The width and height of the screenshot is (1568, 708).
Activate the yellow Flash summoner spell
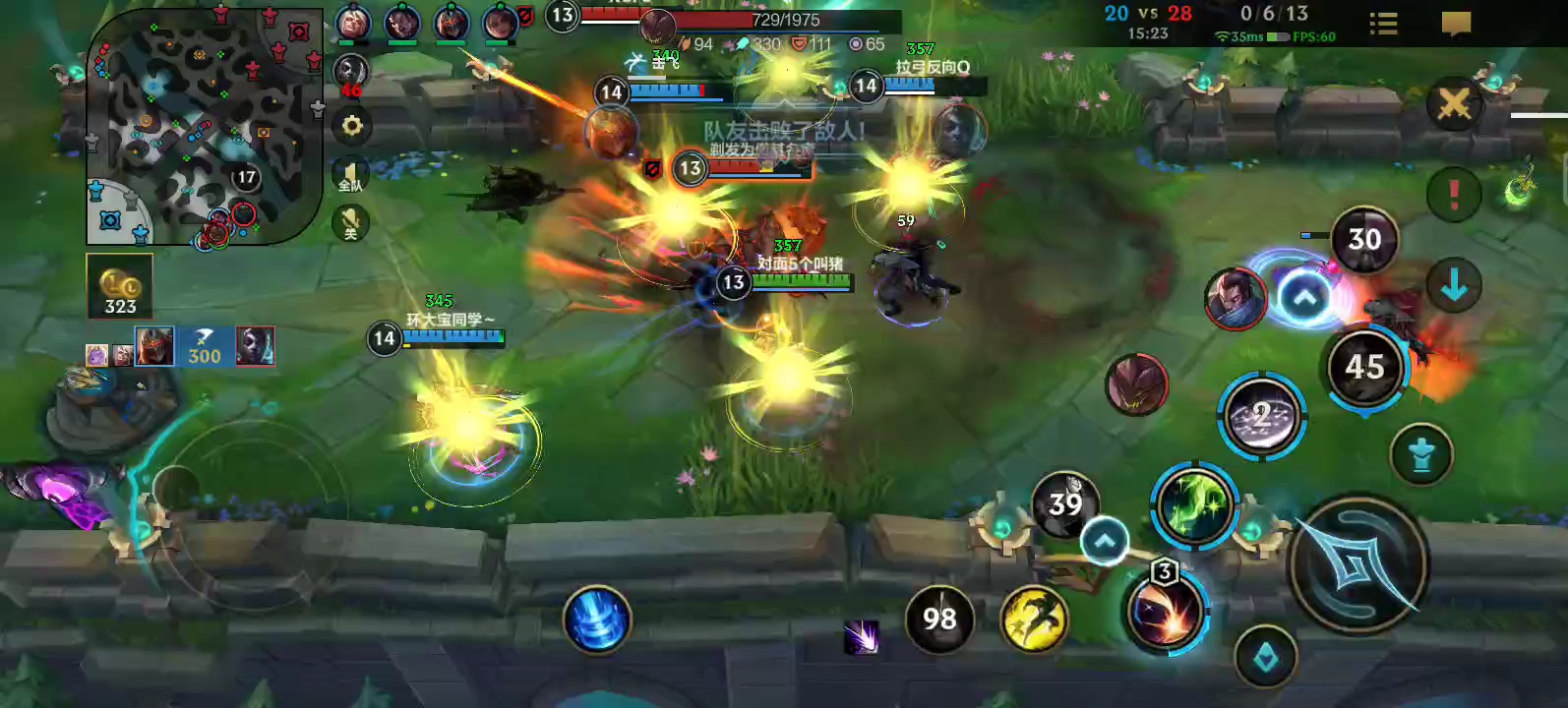click(1034, 619)
